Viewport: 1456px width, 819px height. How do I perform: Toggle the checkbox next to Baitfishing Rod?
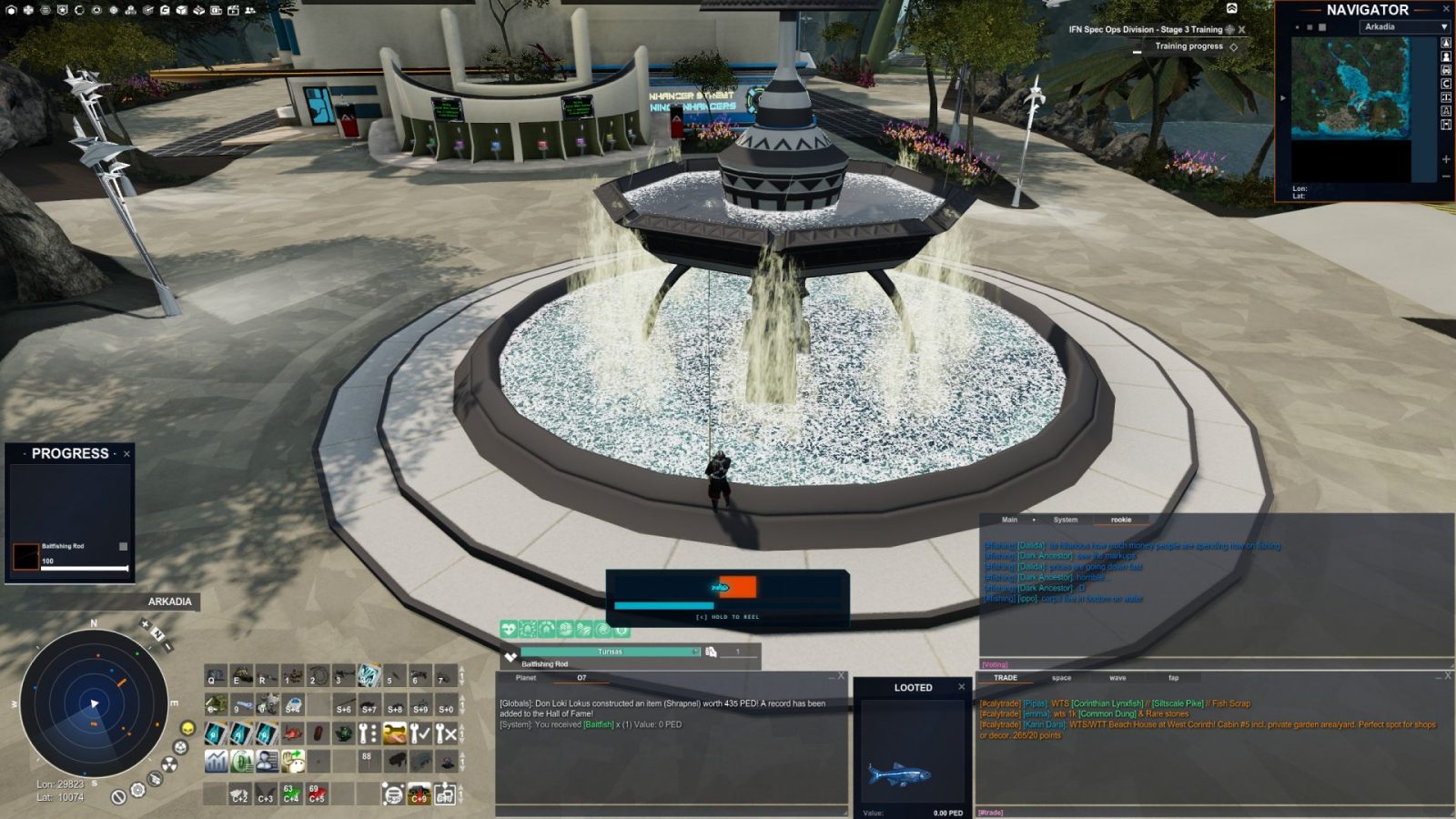[123, 544]
